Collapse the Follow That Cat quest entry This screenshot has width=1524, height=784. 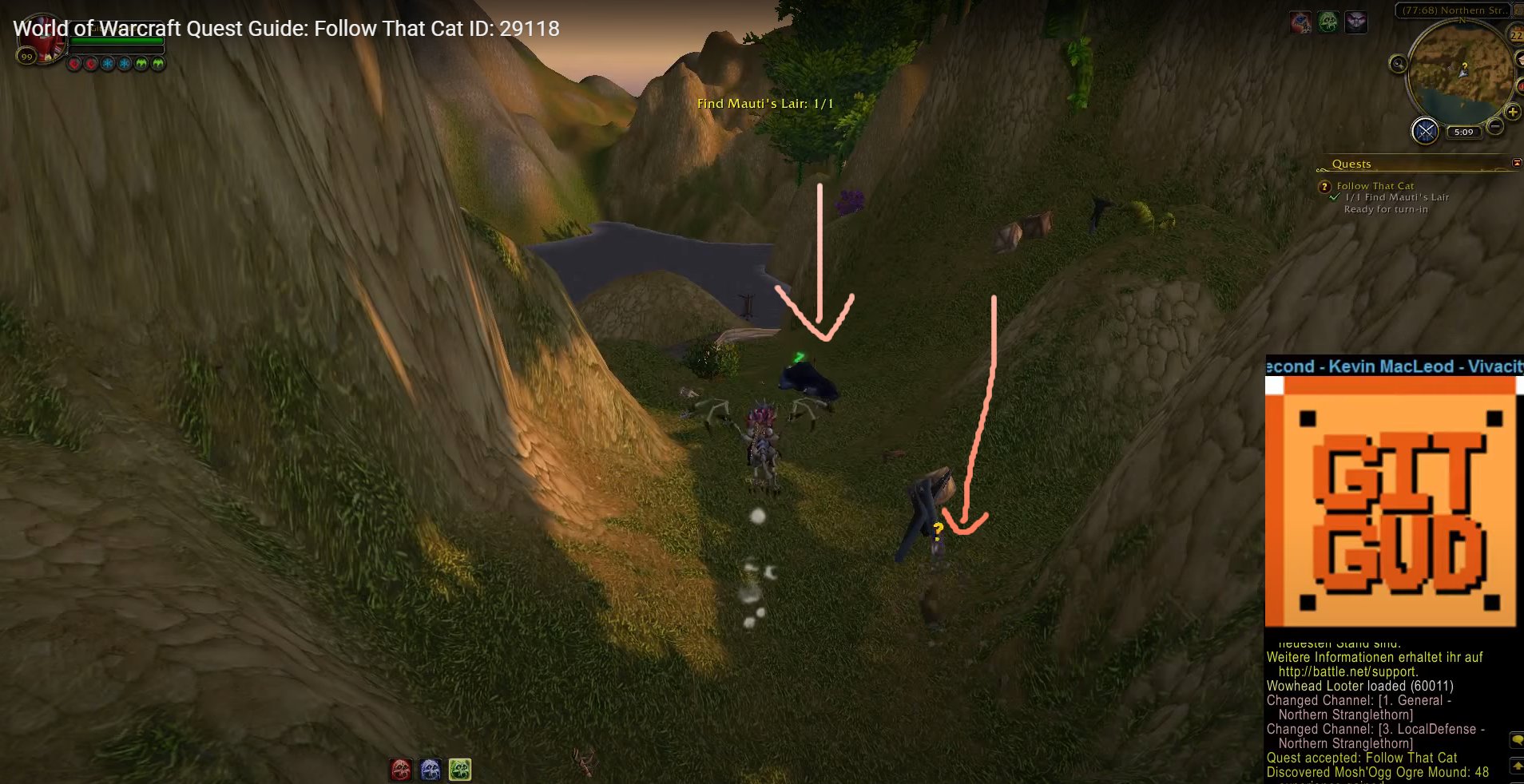click(x=1325, y=186)
